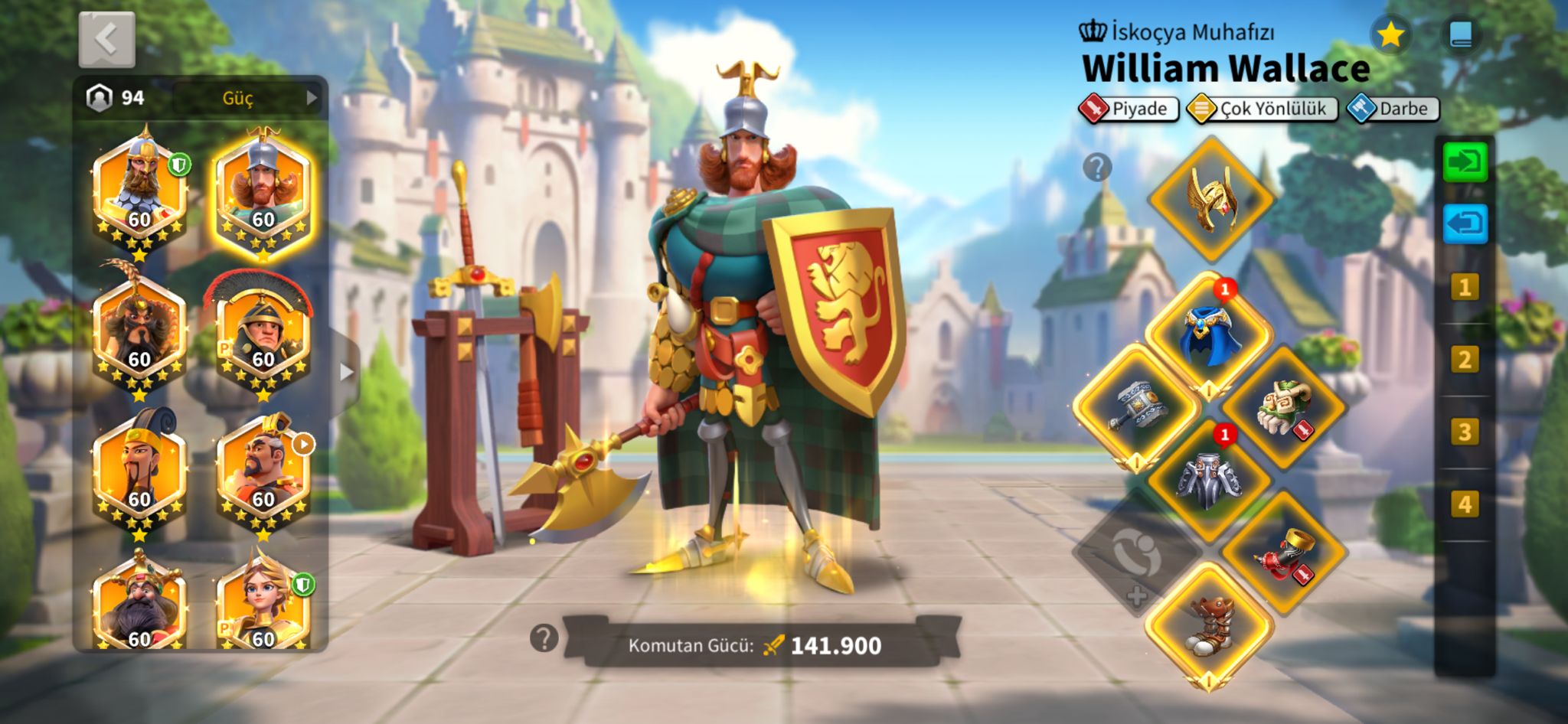Select the red horn accessory slot
Image resolution: width=1568 pixels, height=724 pixels.
[x=1283, y=553]
